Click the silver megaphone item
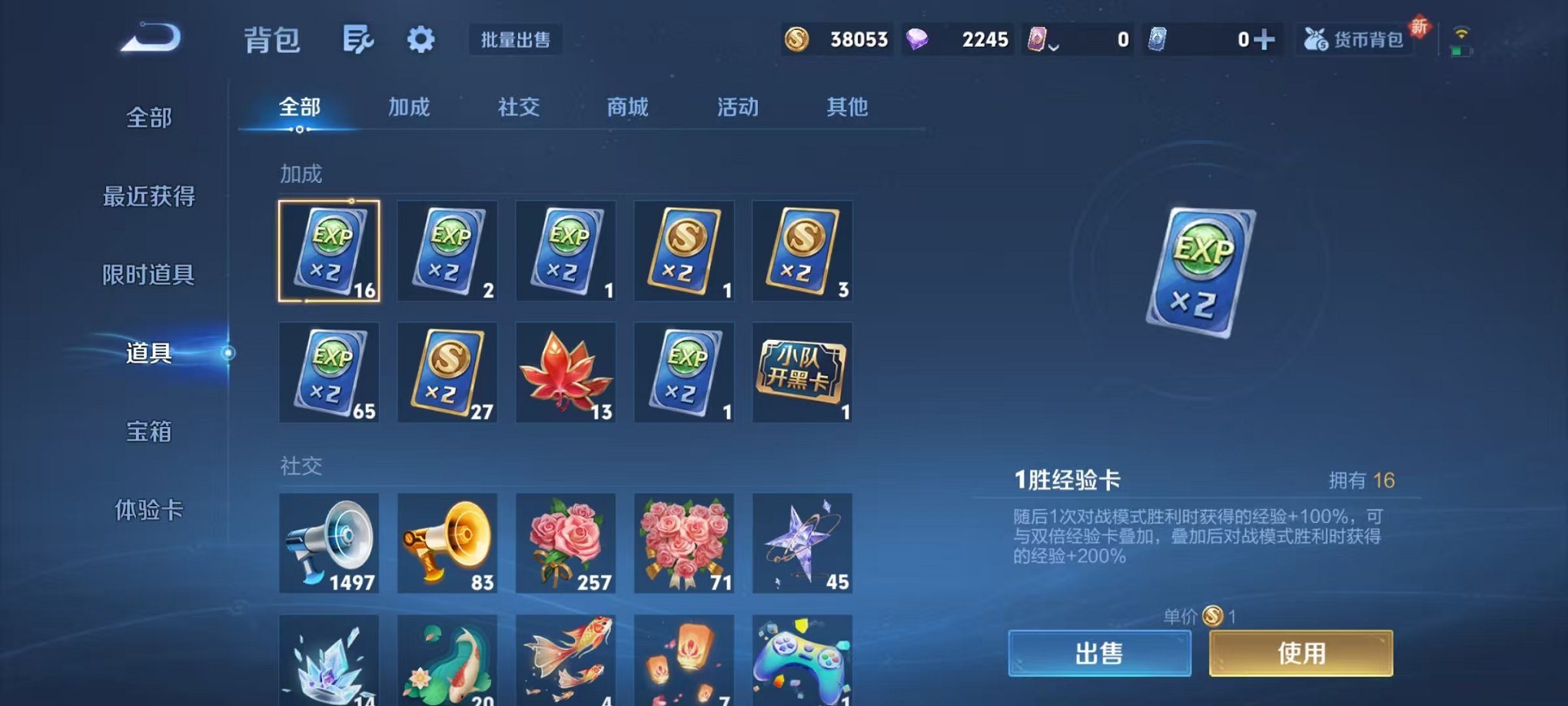 (x=329, y=544)
